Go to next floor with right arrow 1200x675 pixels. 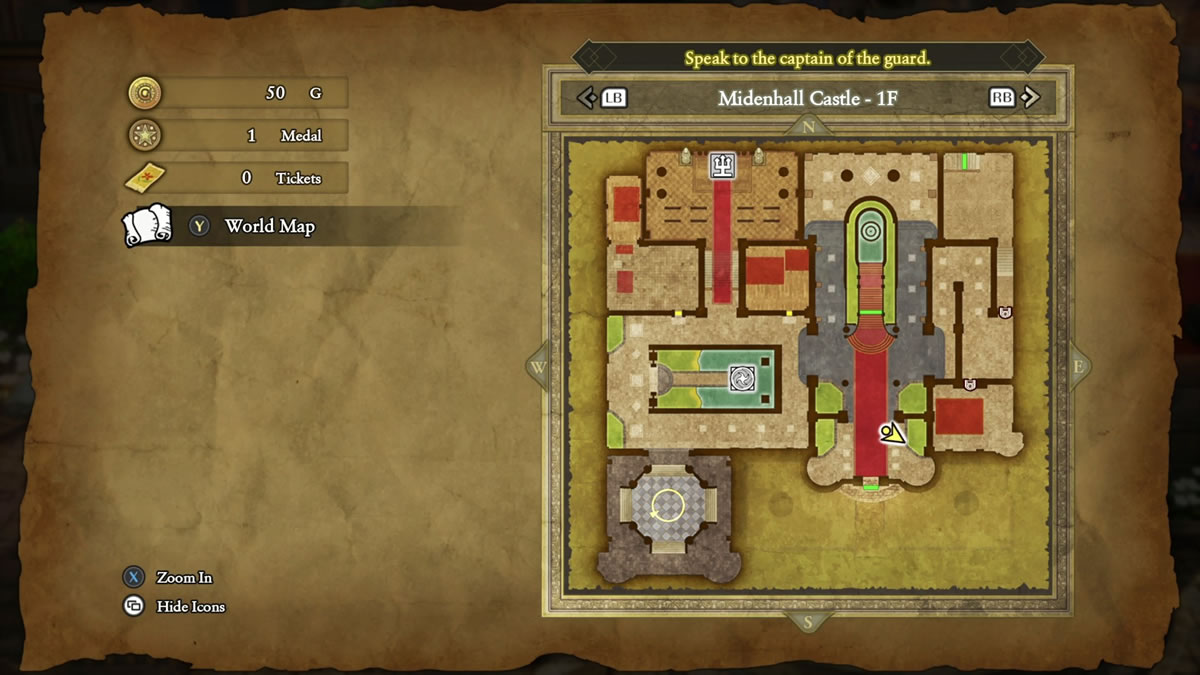tap(1030, 98)
